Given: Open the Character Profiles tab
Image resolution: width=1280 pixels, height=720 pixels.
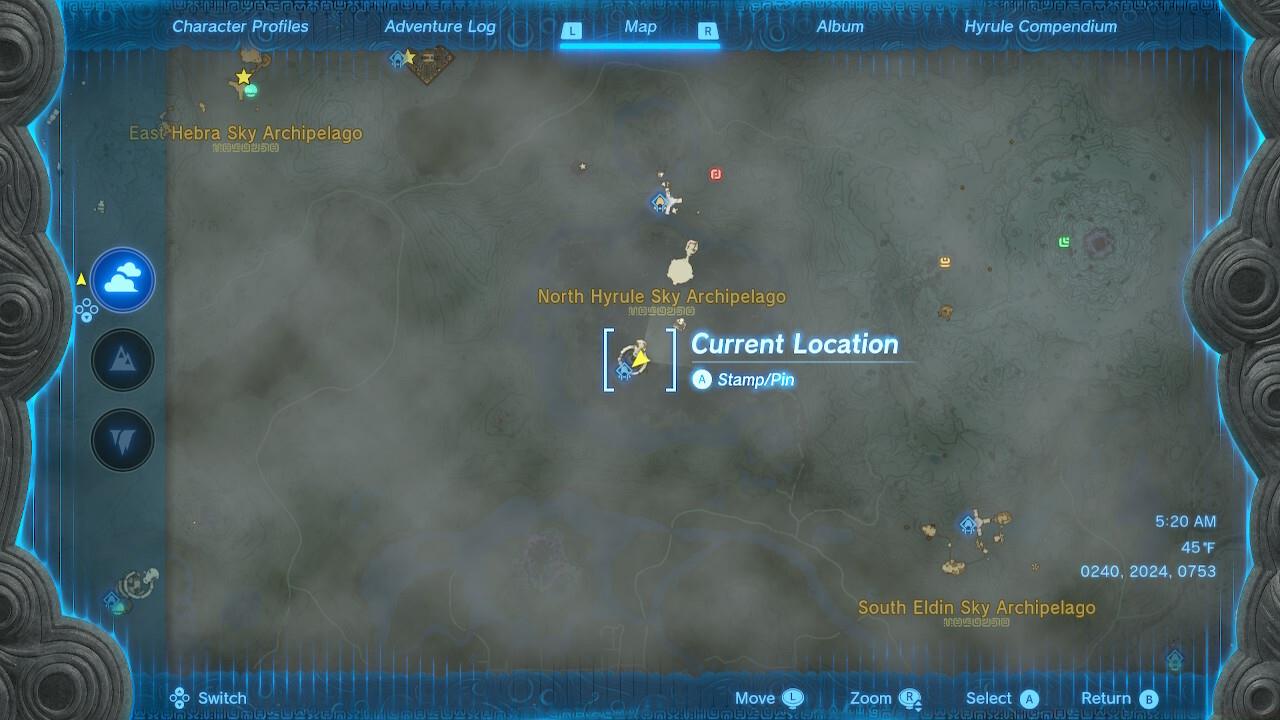Looking at the screenshot, I should click(239, 27).
